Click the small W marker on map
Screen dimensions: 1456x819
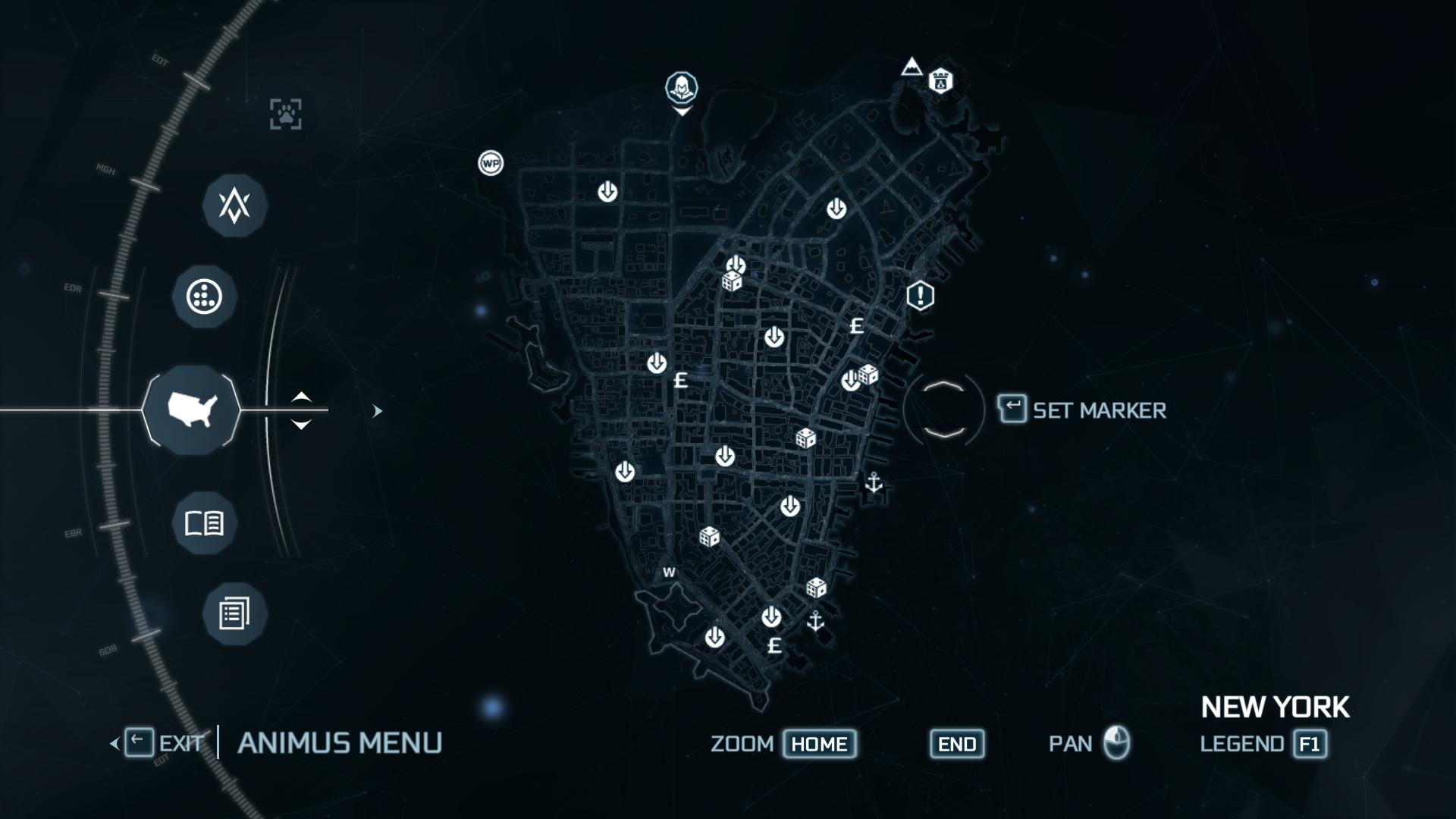669,573
